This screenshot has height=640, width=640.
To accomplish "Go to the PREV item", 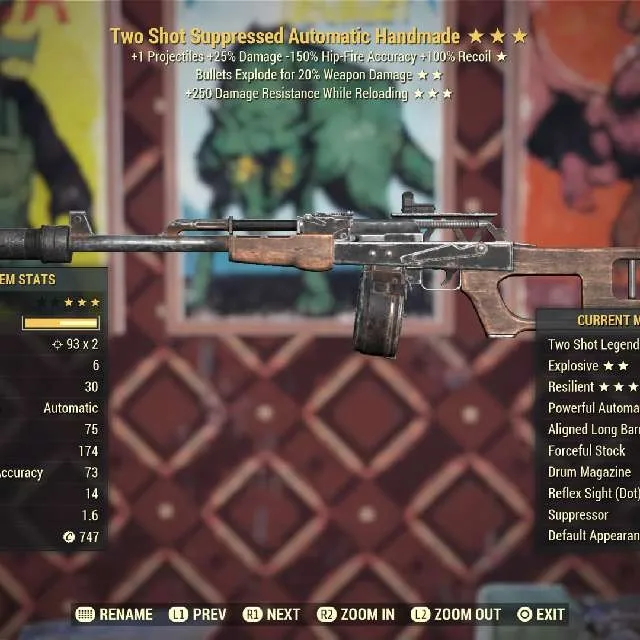I will [198, 614].
